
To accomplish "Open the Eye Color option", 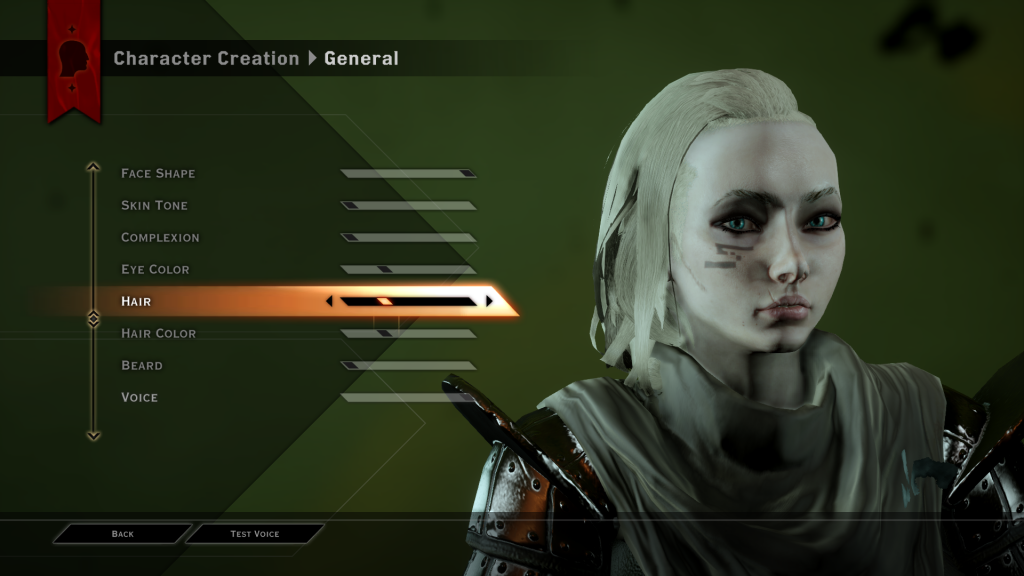I will click(155, 270).
